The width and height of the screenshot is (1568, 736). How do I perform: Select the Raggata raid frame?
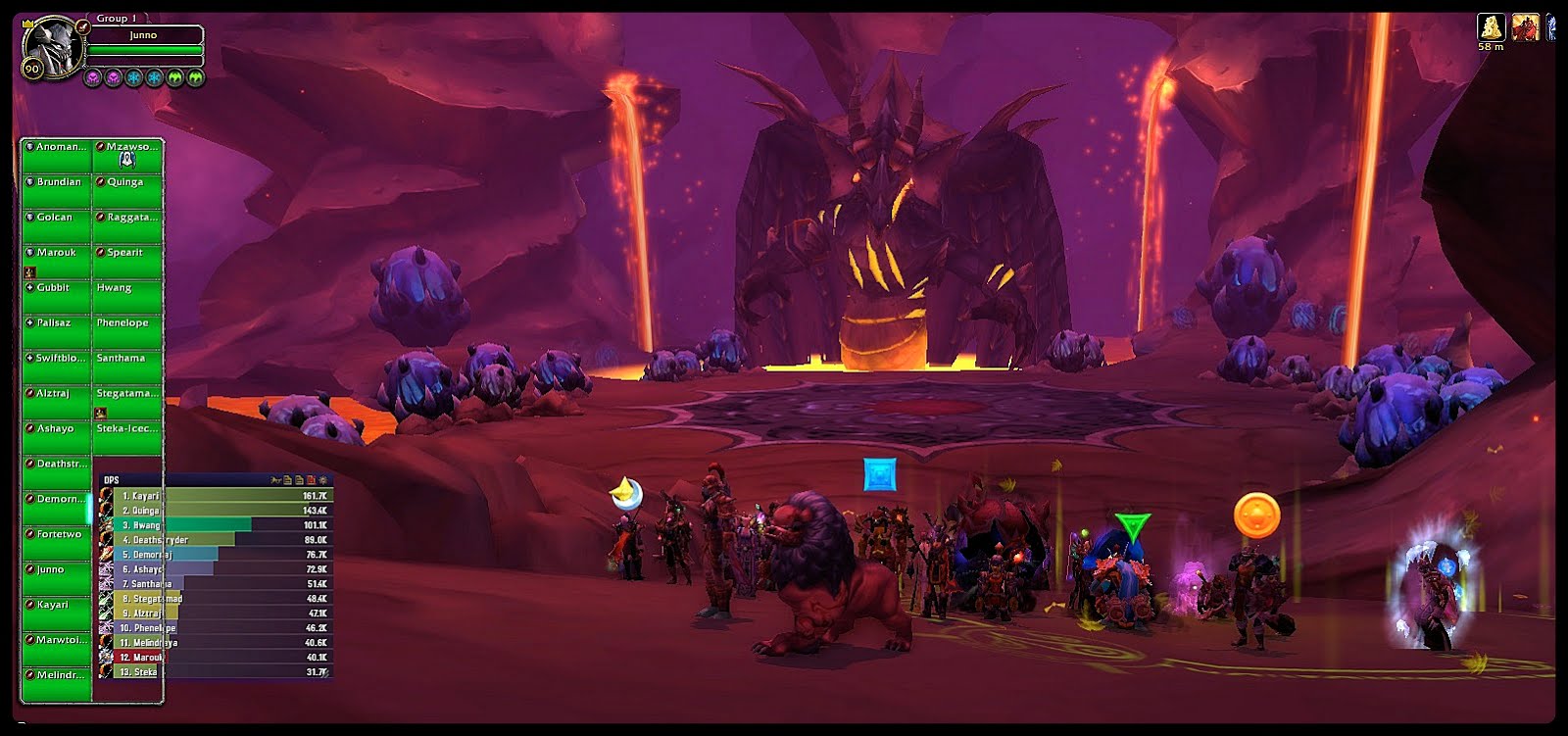[127, 225]
